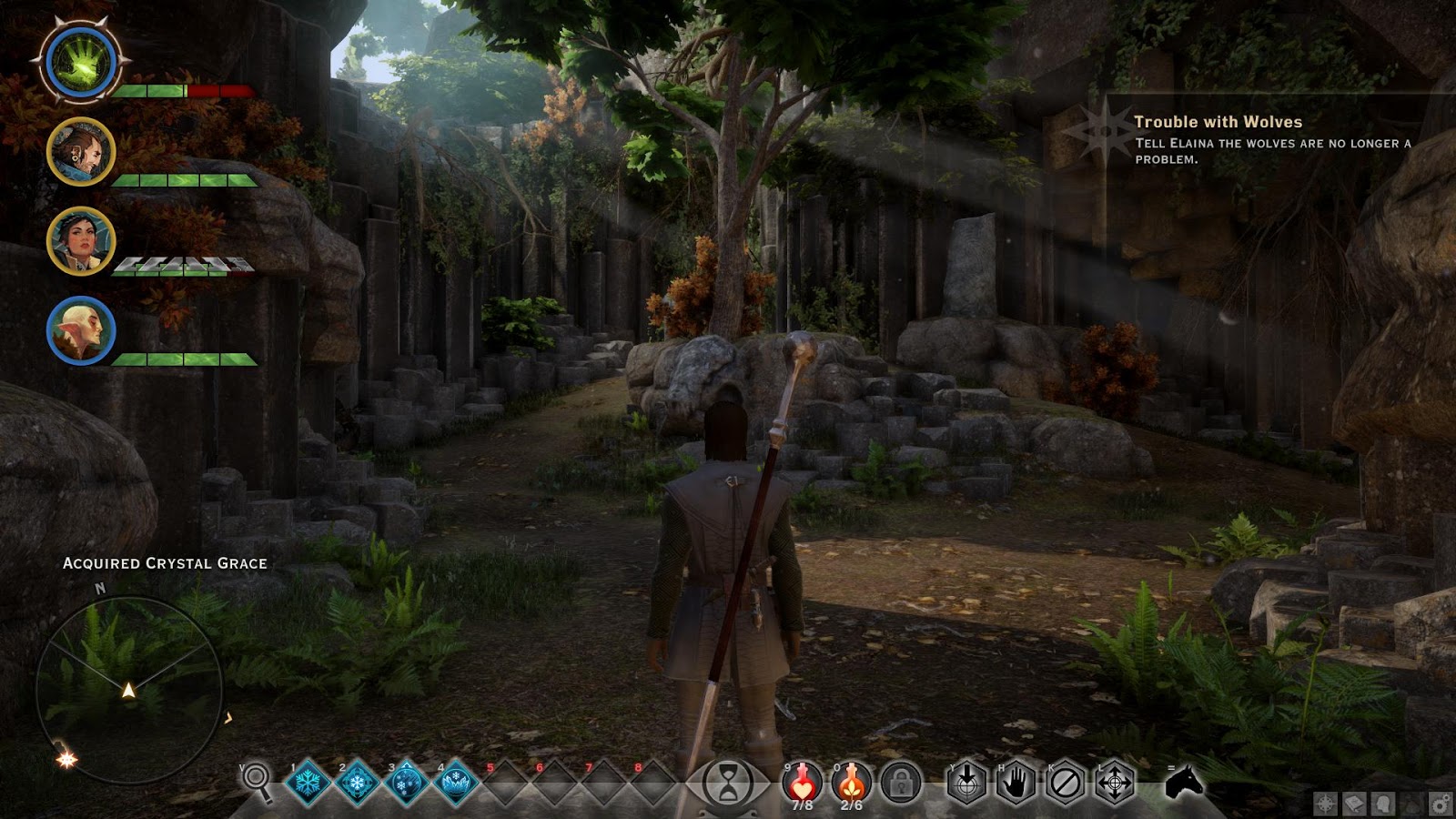Activate the magnifying glass search icon
This screenshot has width=1456, height=819.
click(258, 781)
